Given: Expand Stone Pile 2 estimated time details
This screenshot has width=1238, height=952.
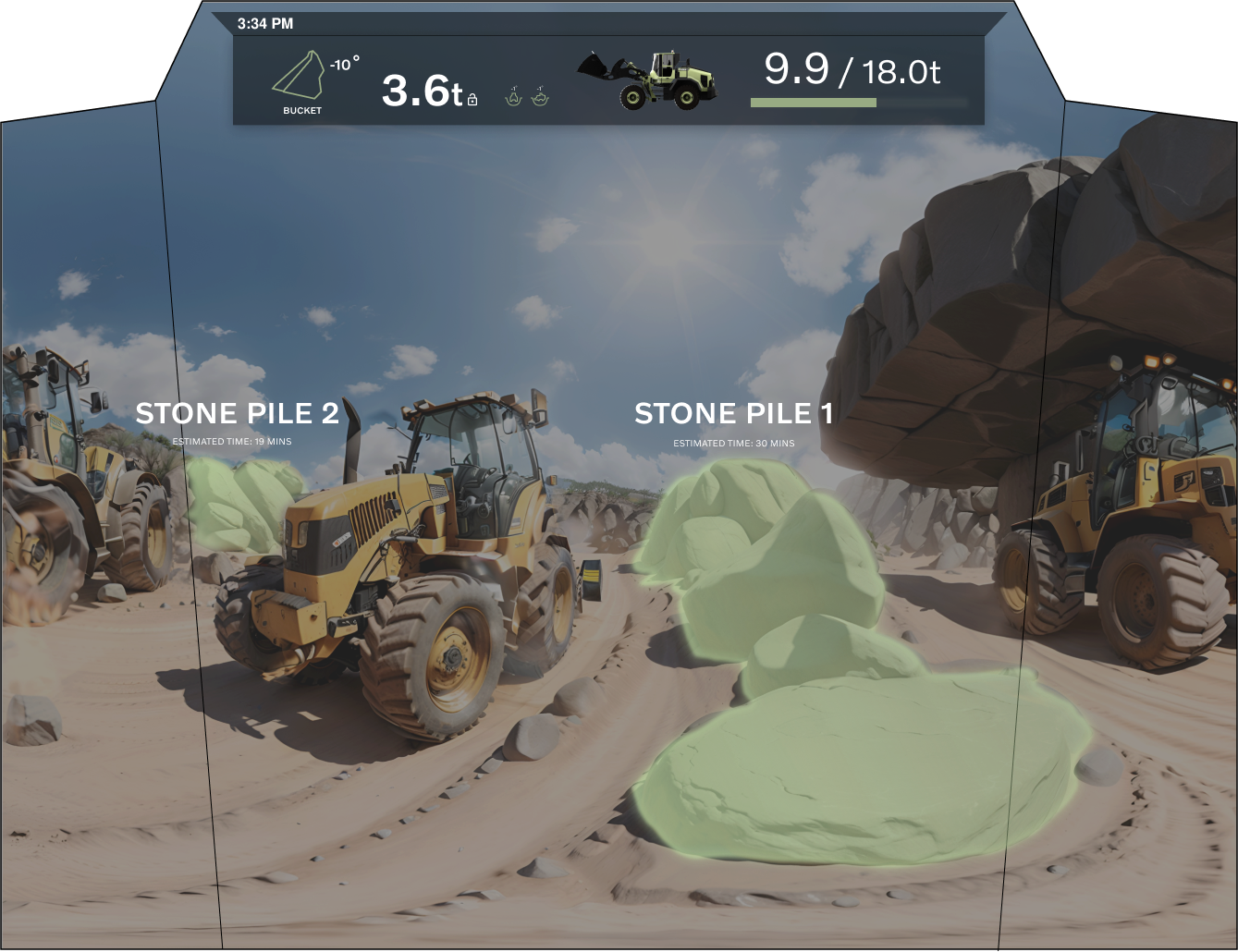Looking at the screenshot, I should pos(234,442).
